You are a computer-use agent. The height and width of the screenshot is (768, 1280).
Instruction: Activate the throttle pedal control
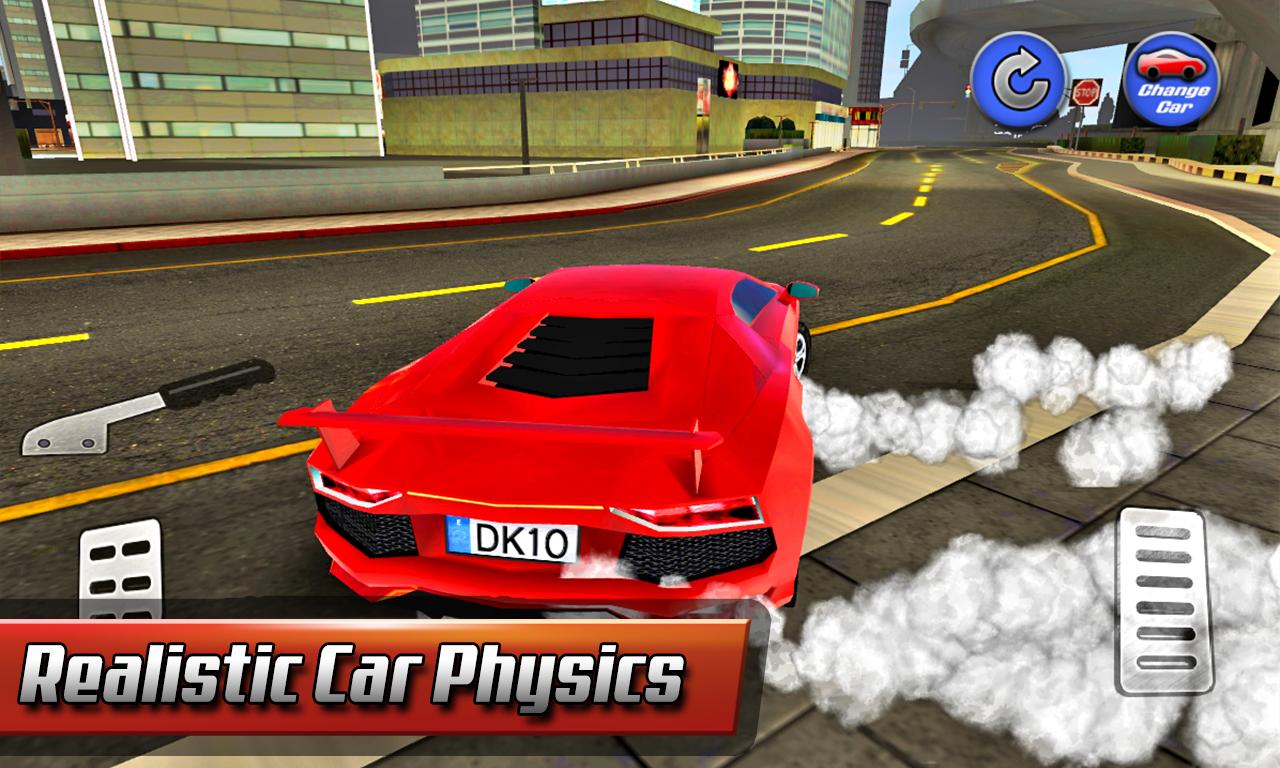click(x=1163, y=600)
